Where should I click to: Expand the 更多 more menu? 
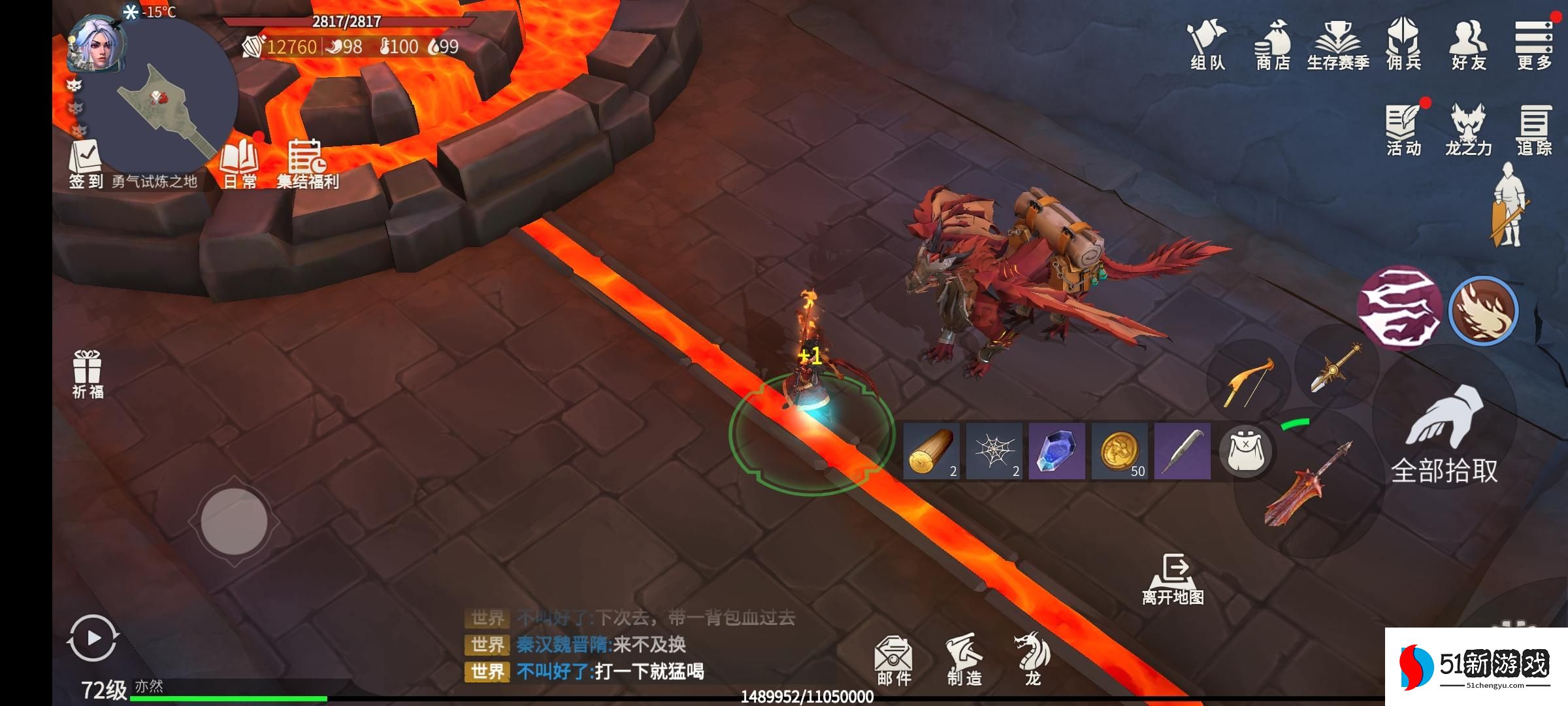[1533, 44]
